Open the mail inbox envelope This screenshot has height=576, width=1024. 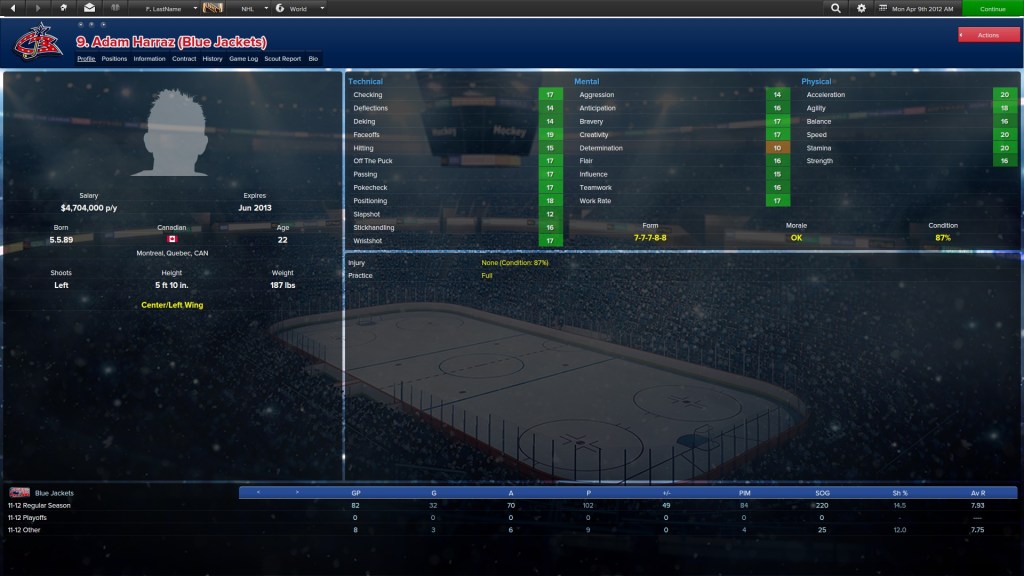point(89,8)
